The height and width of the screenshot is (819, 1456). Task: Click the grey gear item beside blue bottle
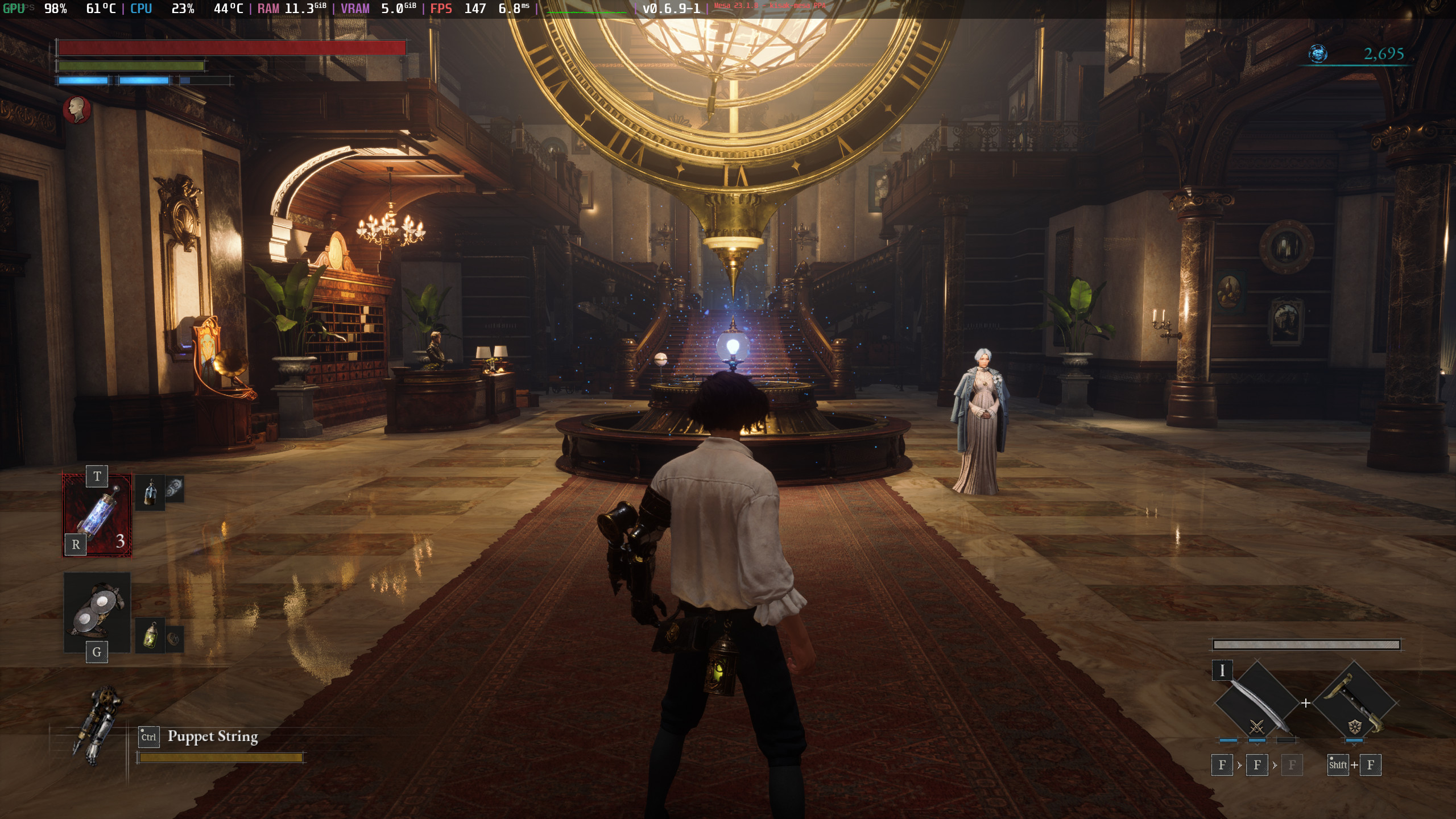(x=175, y=488)
